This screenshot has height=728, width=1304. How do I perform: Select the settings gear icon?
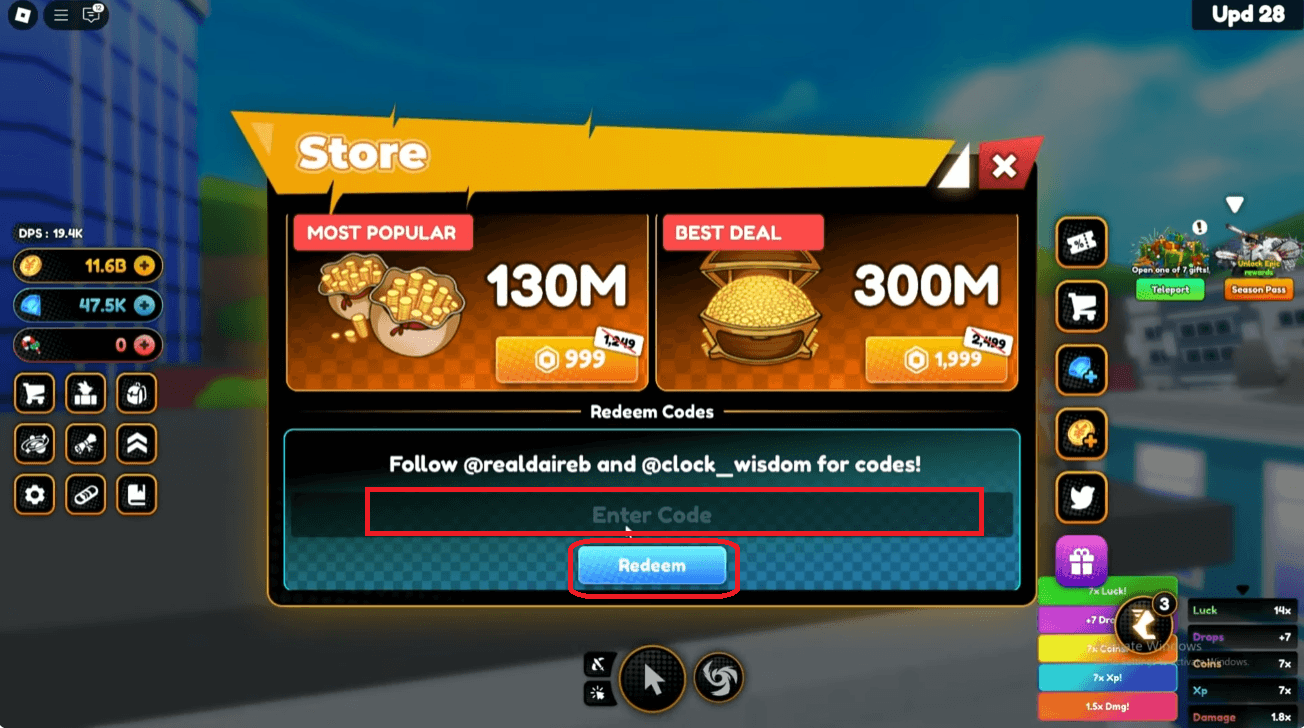[34, 495]
